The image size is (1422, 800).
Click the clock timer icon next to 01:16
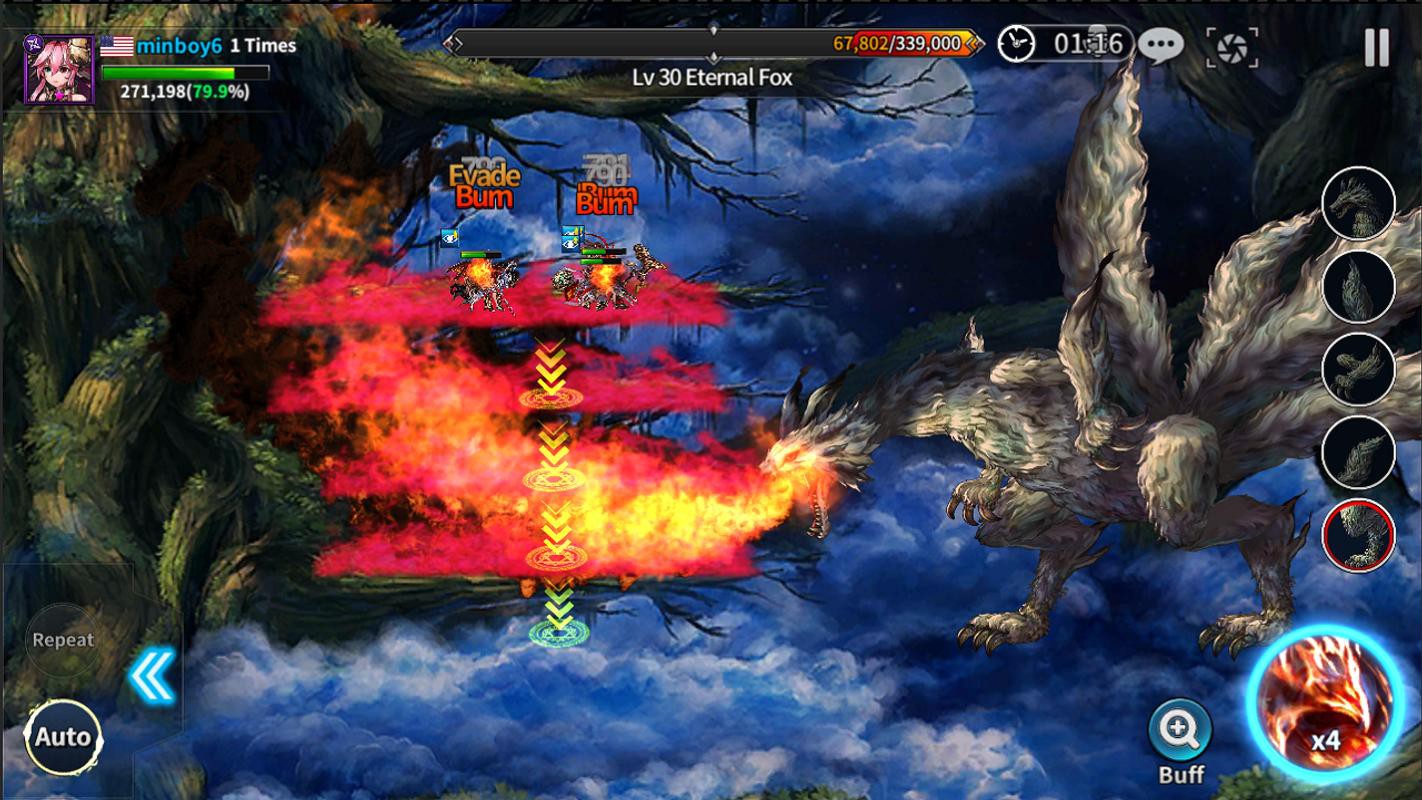1014,42
